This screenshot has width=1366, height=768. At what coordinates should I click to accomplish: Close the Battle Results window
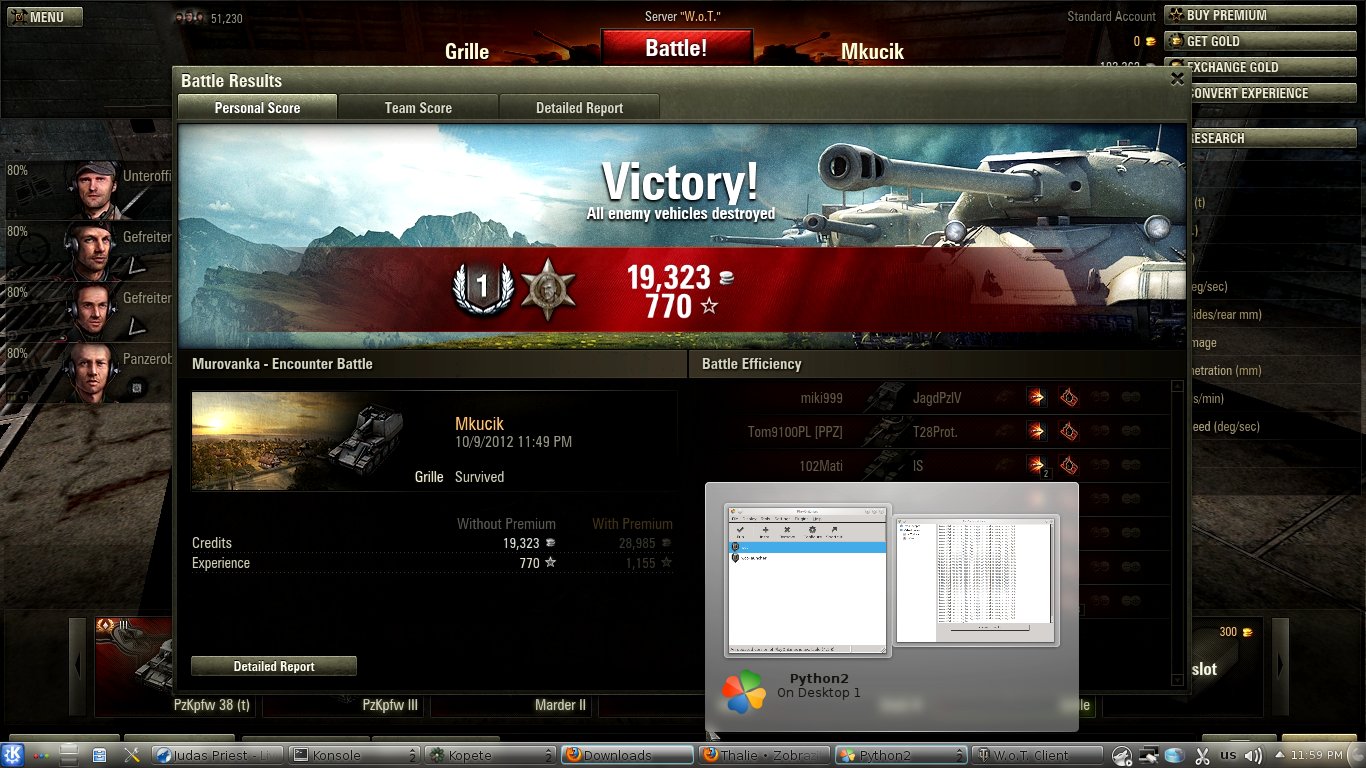[x=1177, y=80]
